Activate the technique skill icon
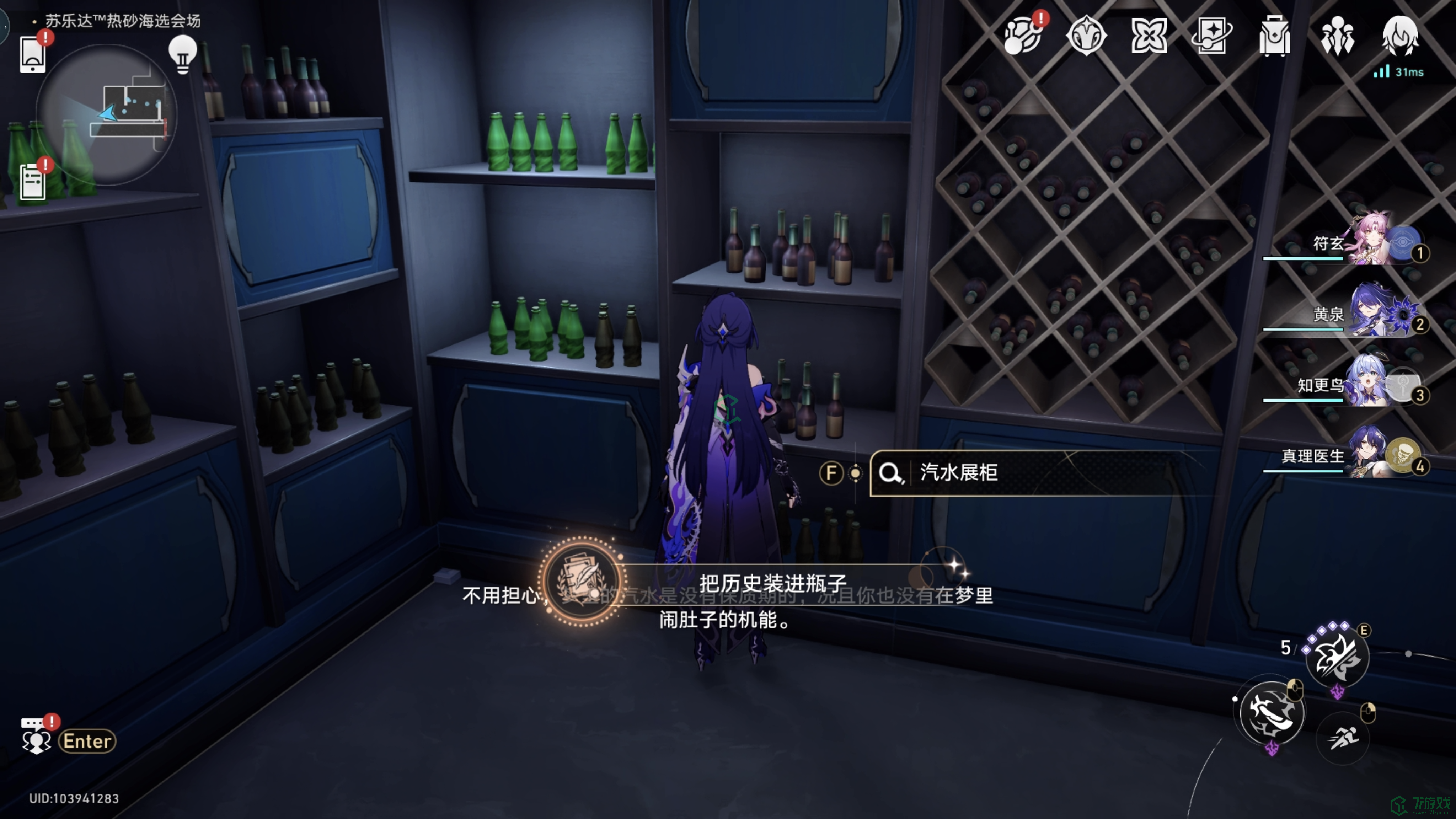Screen dimensions: 1456x819 click(1337, 657)
